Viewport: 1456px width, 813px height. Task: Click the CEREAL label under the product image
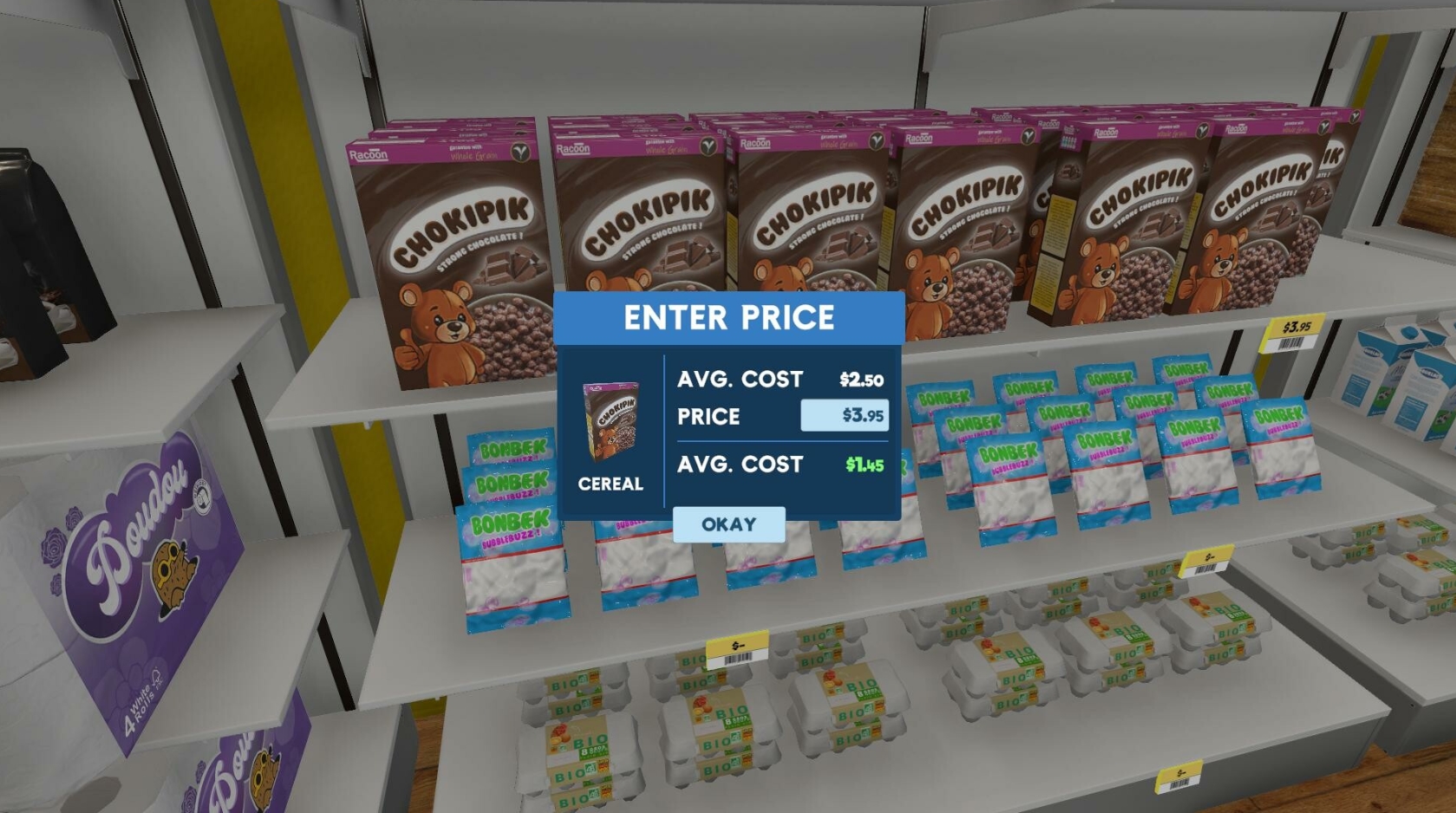point(610,485)
